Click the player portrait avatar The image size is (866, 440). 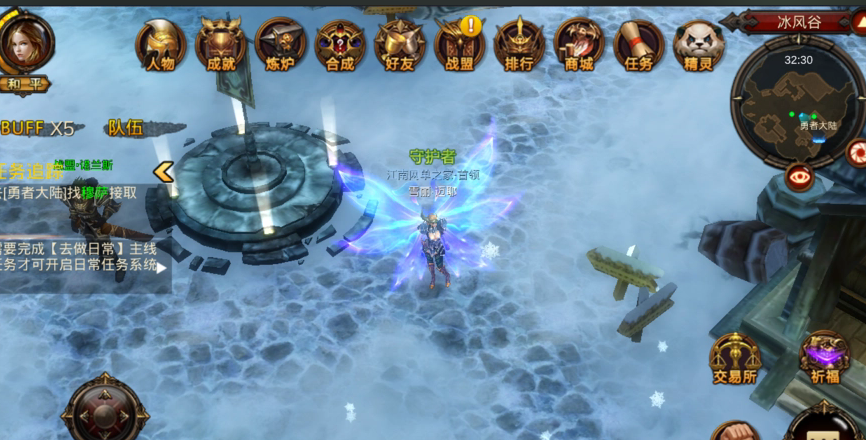pyautogui.click(x=24, y=41)
